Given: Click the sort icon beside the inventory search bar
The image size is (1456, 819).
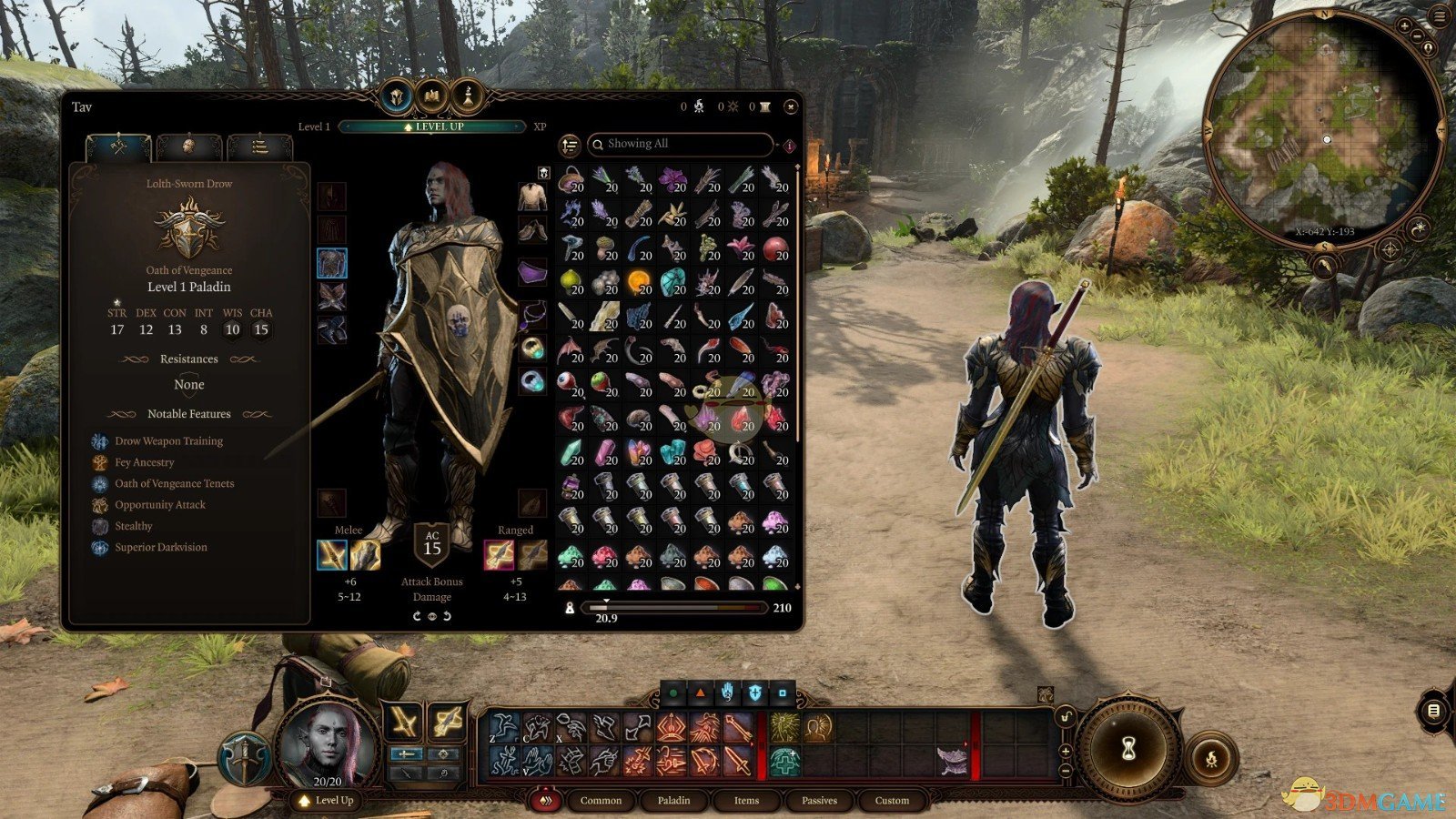Looking at the screenshot, I should tap(569, 144).
